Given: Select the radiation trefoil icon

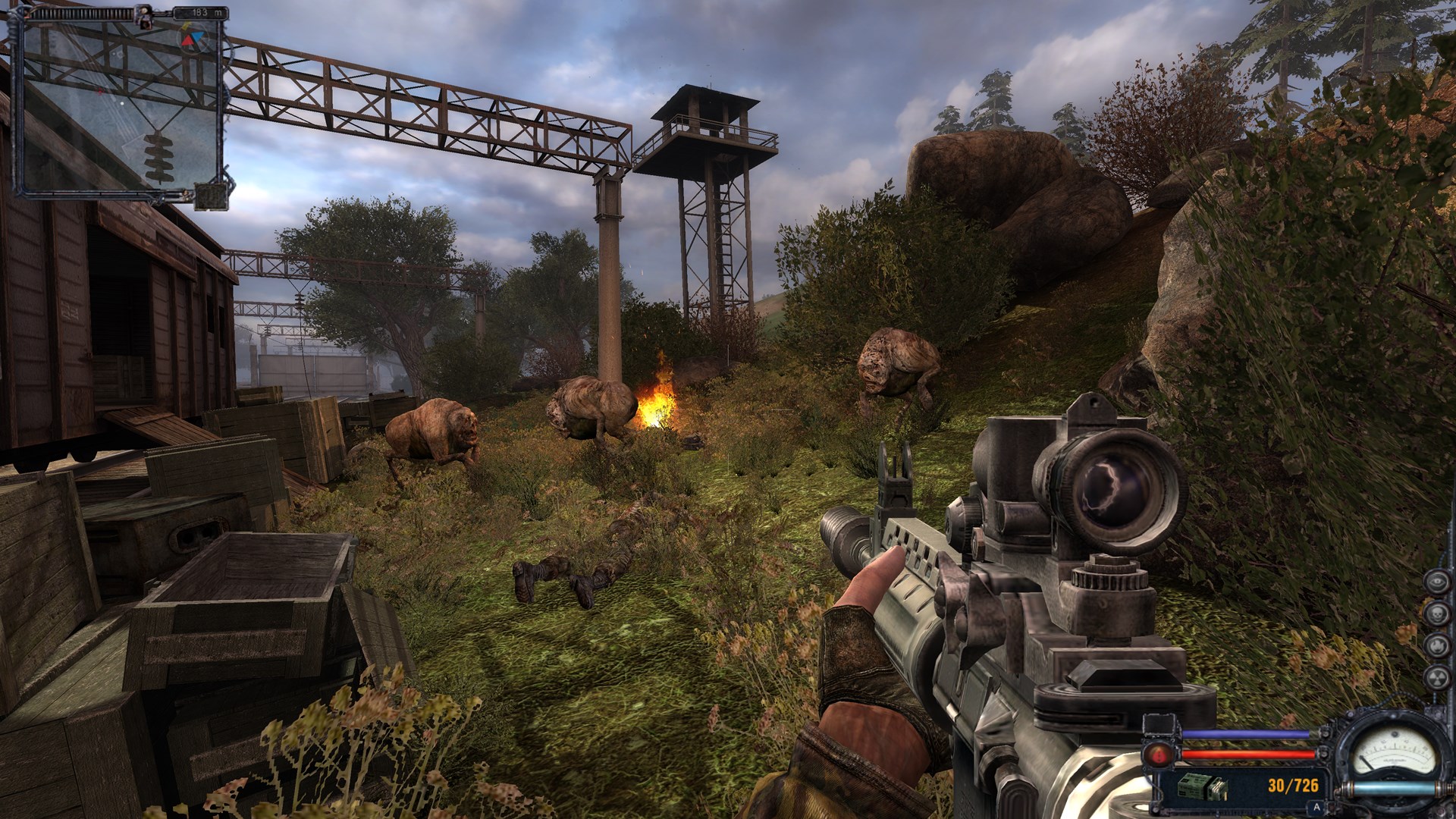Looking at the screenshot, I should (1436, 677).
